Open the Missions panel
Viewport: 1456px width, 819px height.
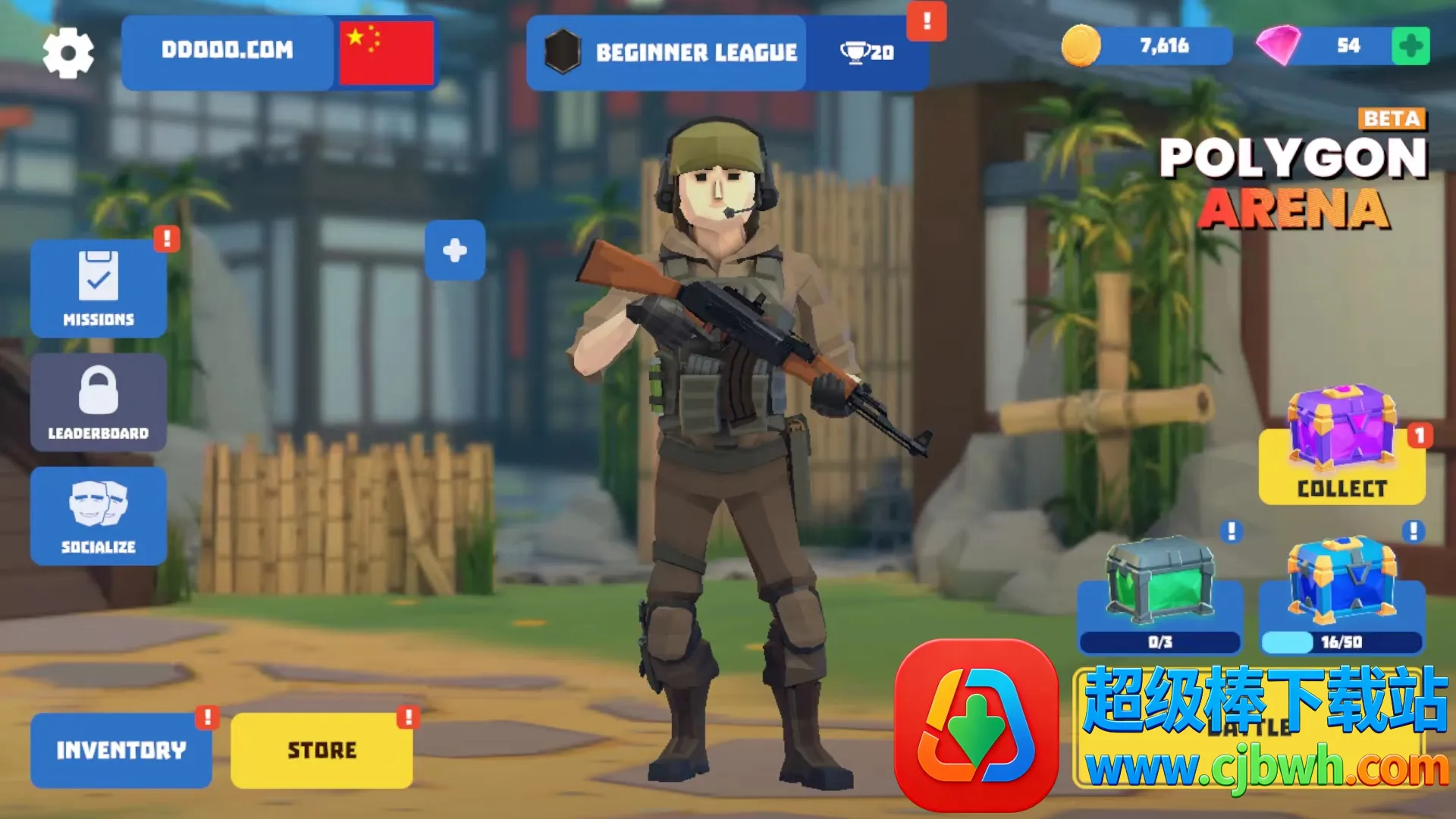coord(99,288)
